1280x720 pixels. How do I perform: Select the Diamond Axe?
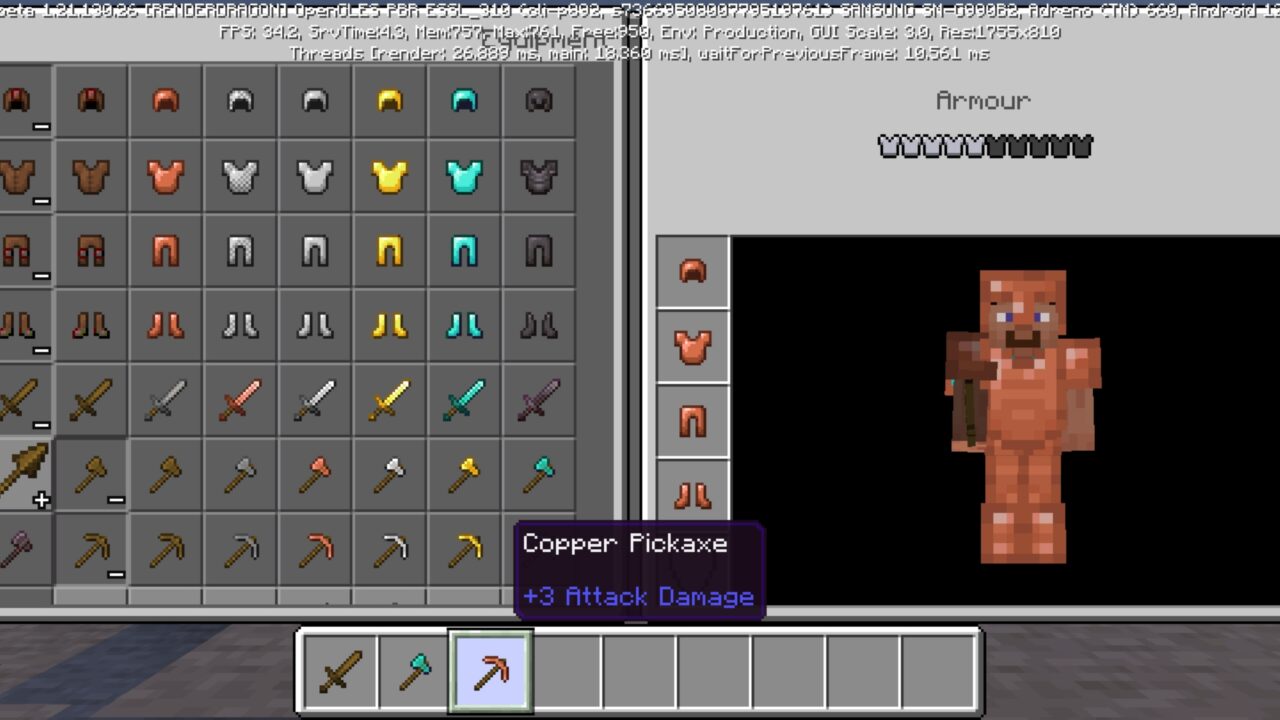(x=538, y=475)
